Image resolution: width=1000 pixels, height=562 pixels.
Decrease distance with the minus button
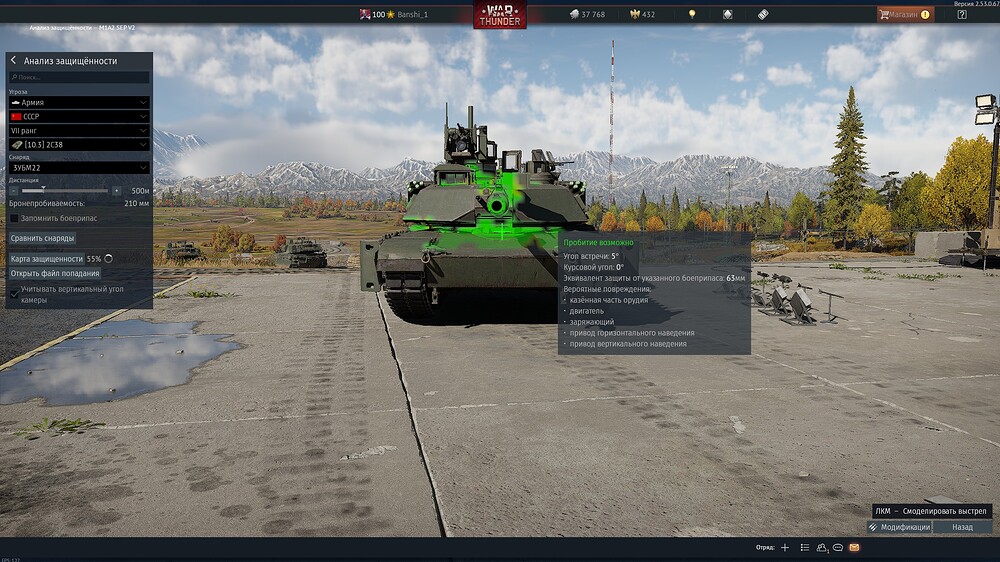coord(13,190)
